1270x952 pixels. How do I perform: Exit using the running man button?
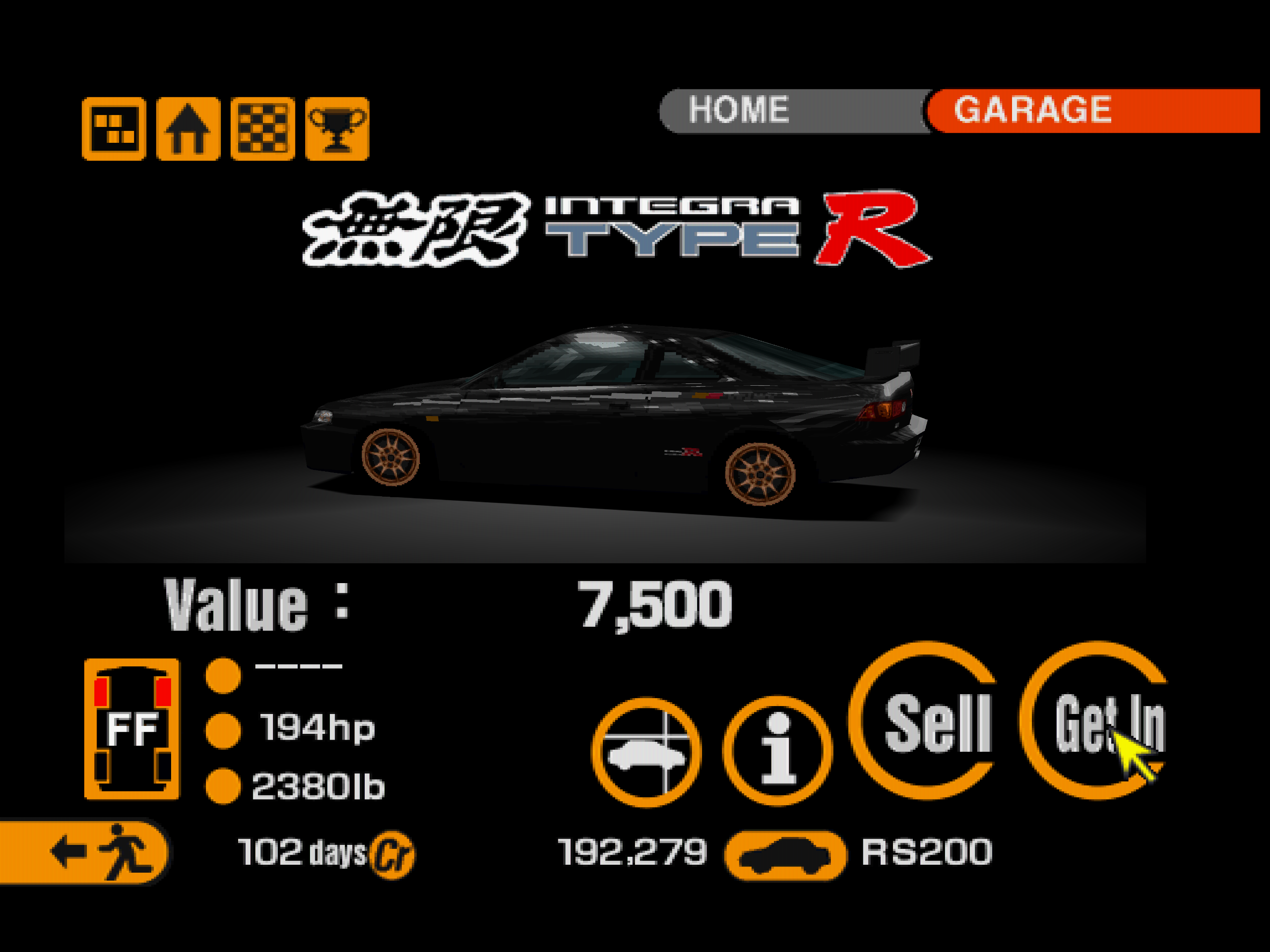[x=83, y=852]
